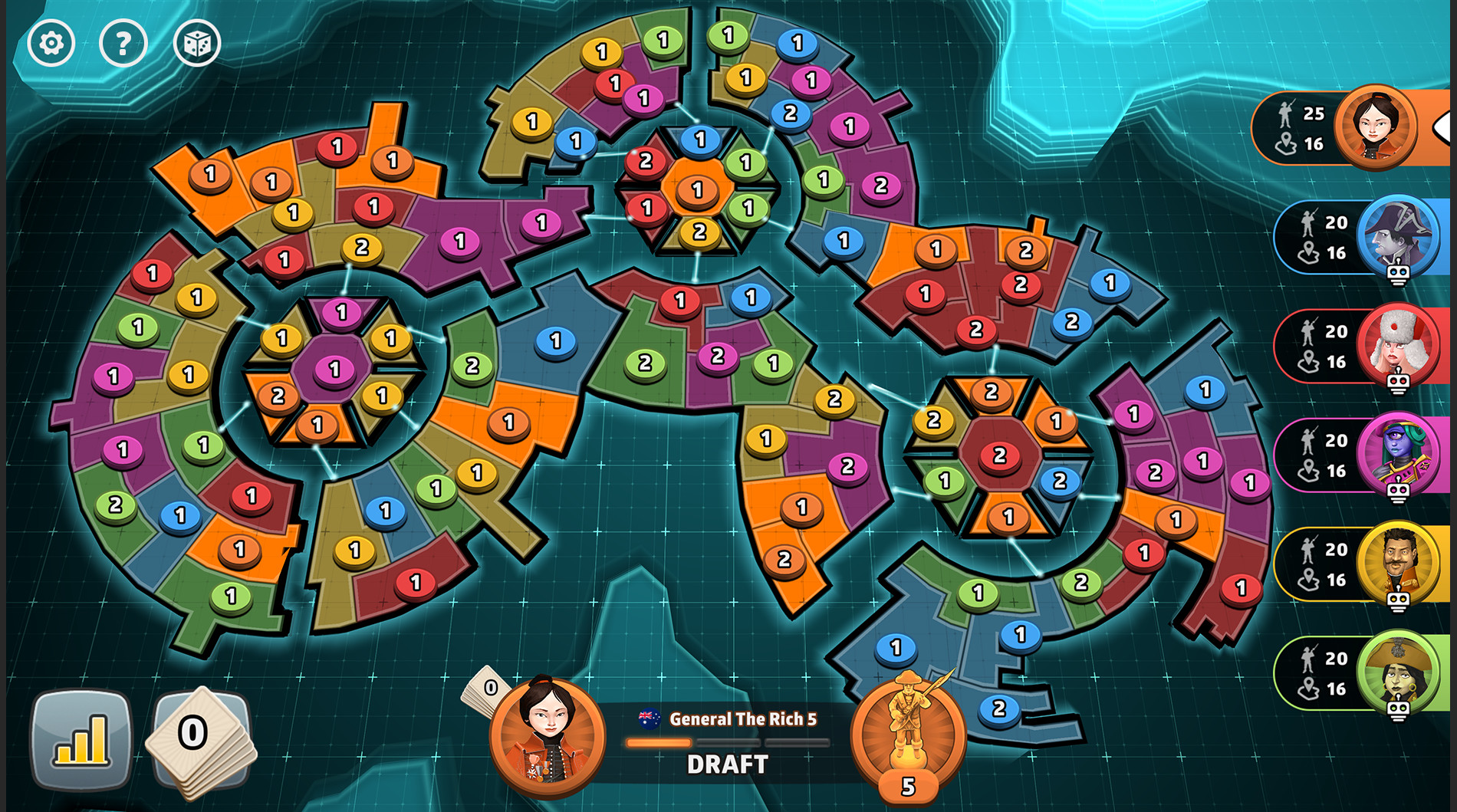Click your avatar at the bottom center

coord(546,736)
